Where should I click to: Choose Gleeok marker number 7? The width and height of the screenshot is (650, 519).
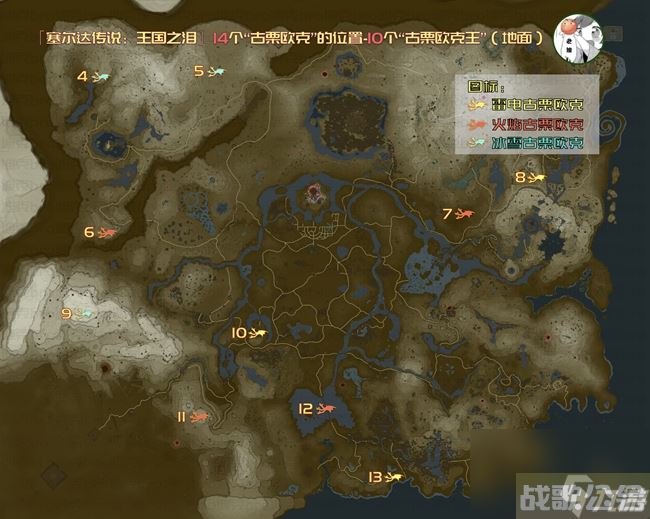464,213
